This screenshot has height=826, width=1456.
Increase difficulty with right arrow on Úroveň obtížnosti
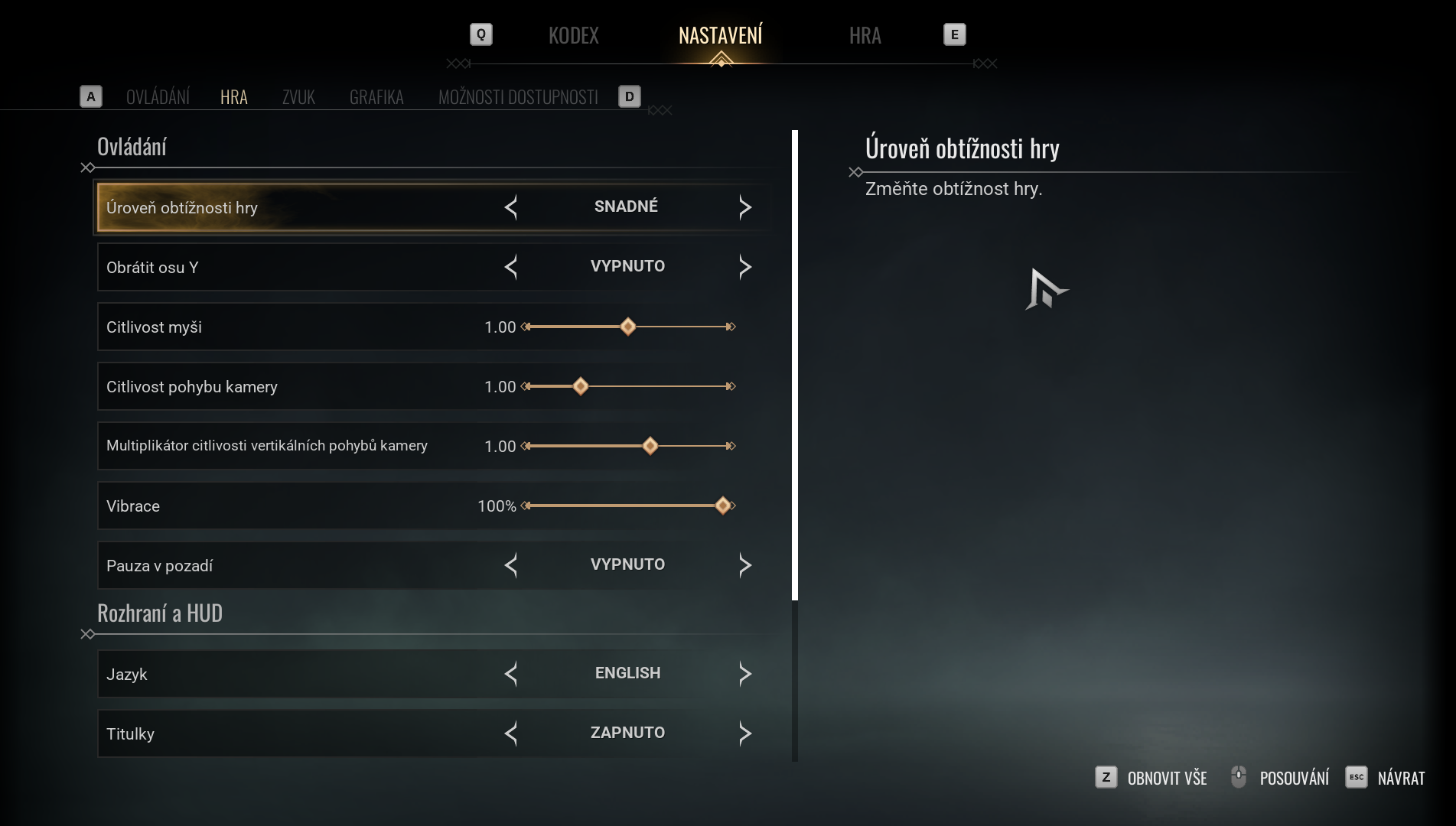click(745, 207)
